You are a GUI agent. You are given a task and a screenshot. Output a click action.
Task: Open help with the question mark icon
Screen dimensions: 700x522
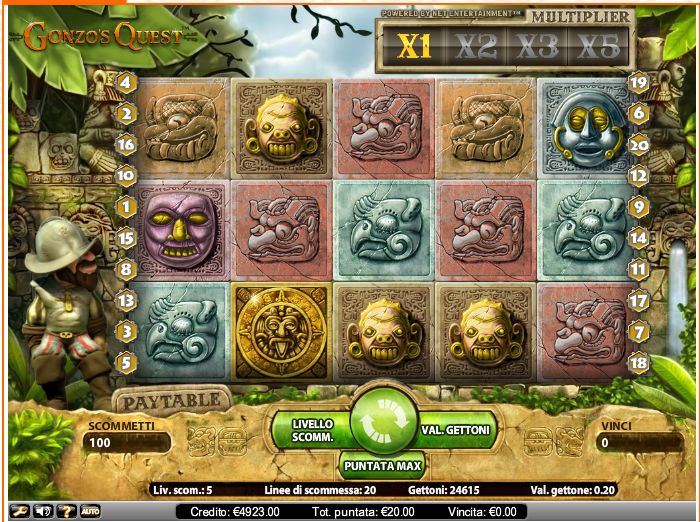coord(67,511)
